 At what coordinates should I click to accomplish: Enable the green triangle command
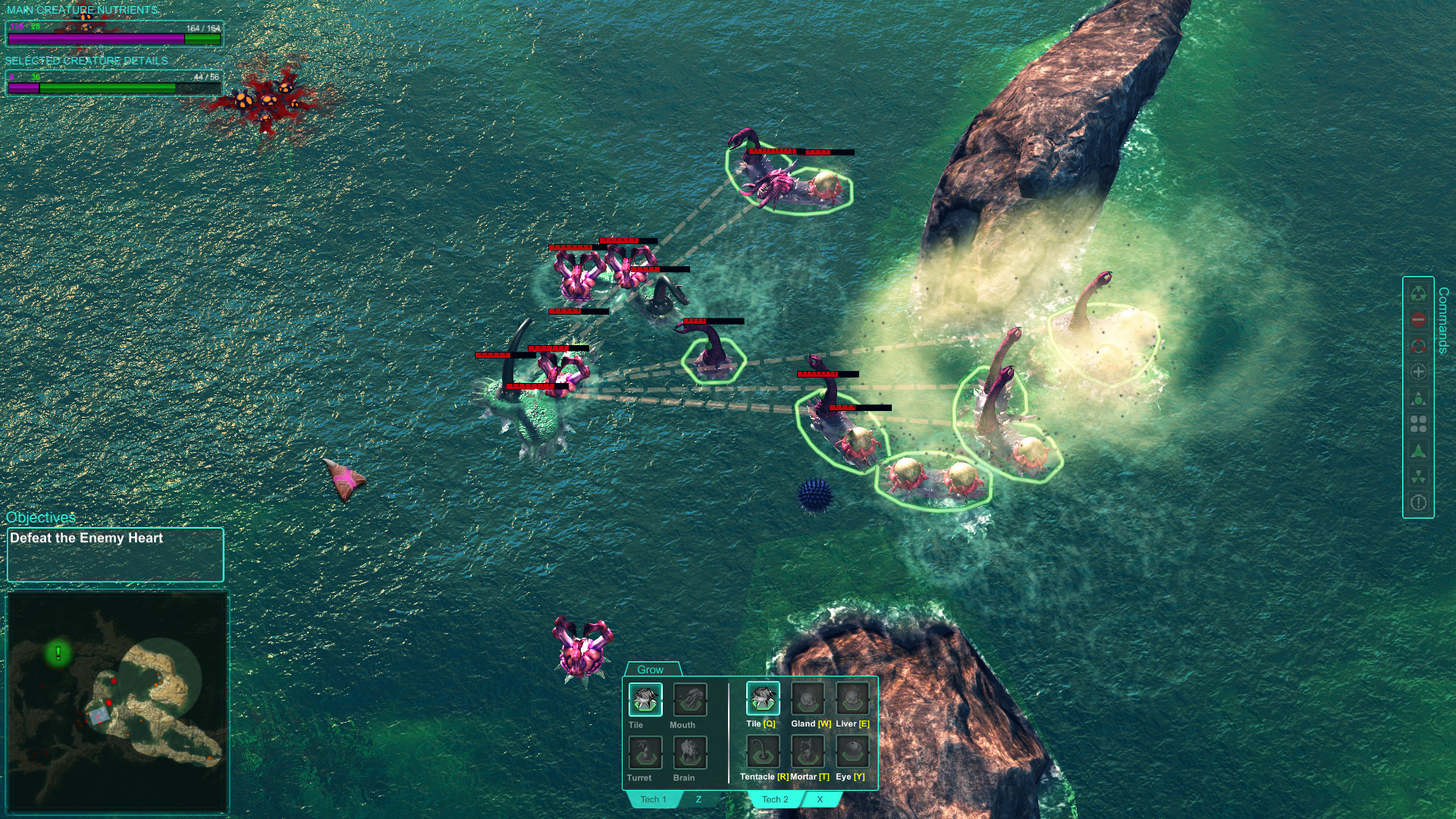click(1417, 448)
